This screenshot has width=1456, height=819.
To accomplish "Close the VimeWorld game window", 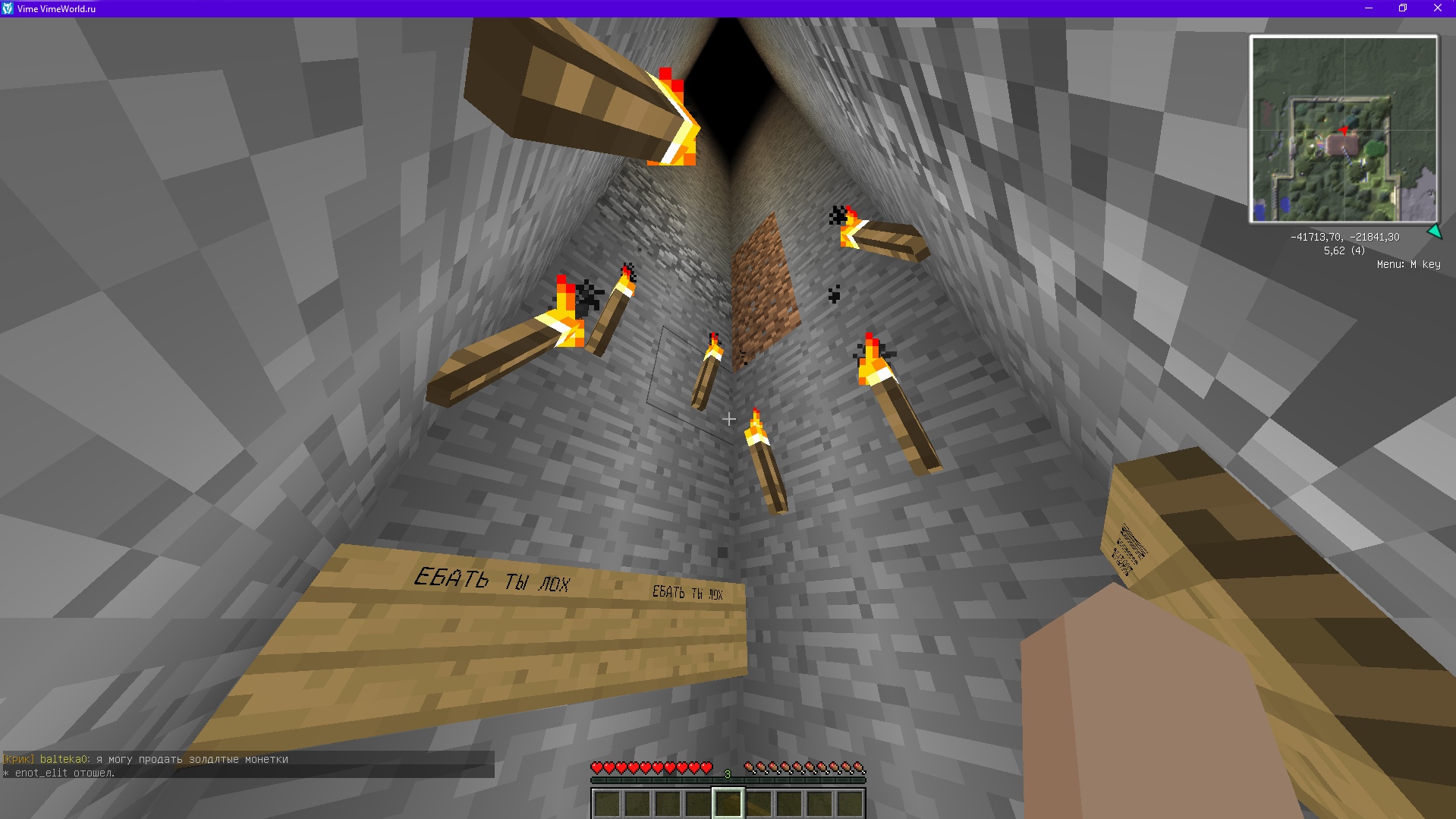I will [x=1437, y=8].
